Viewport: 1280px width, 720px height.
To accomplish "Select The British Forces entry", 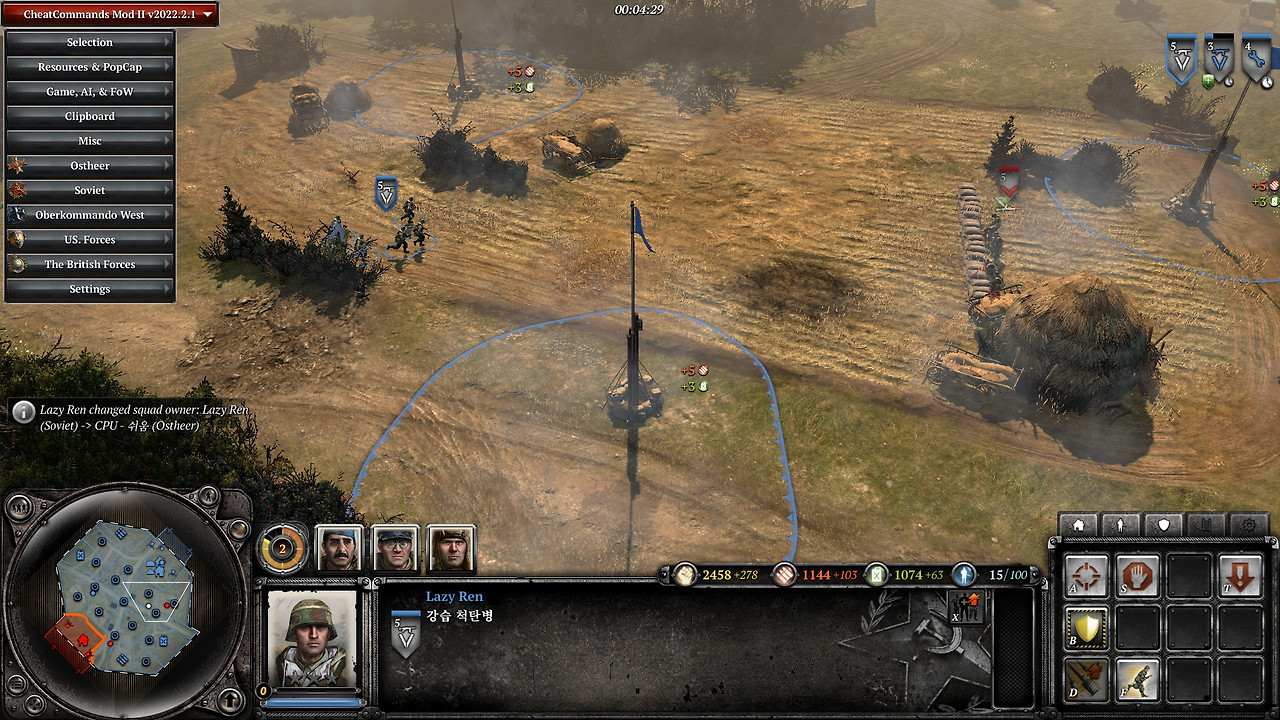I will 90,264.
